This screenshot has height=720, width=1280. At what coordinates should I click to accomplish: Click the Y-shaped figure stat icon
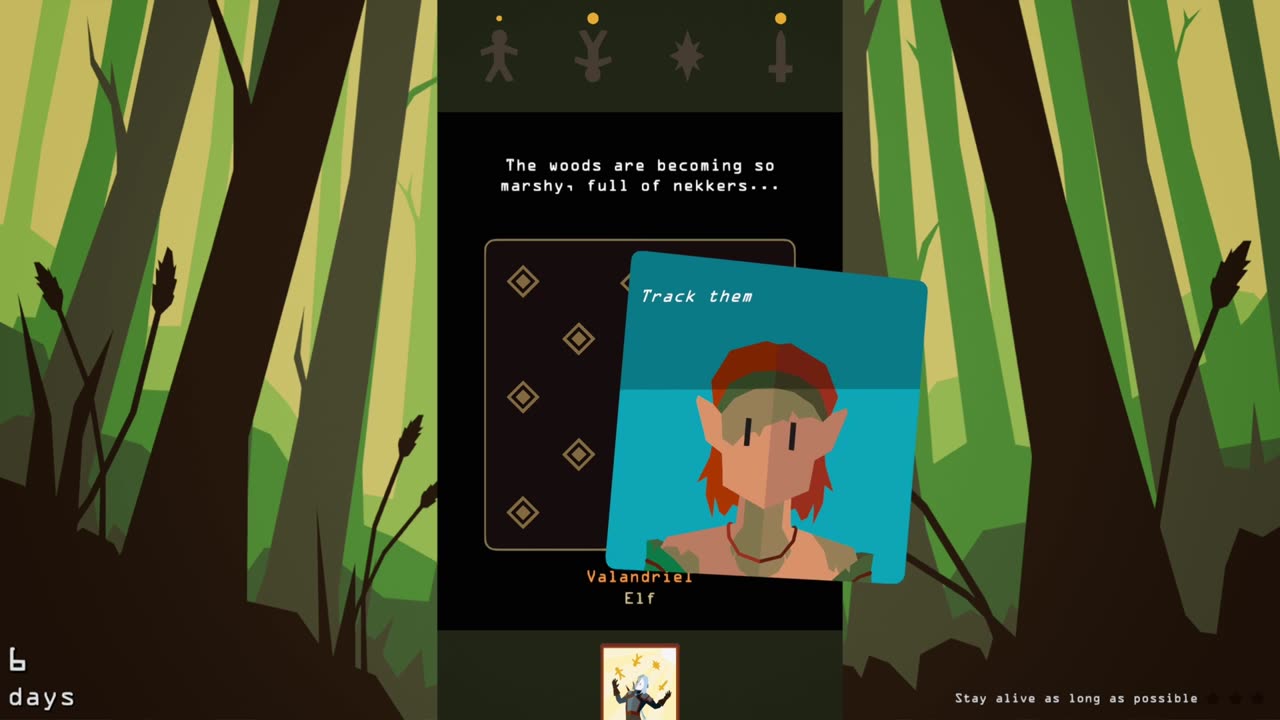[x=592, y=56]
